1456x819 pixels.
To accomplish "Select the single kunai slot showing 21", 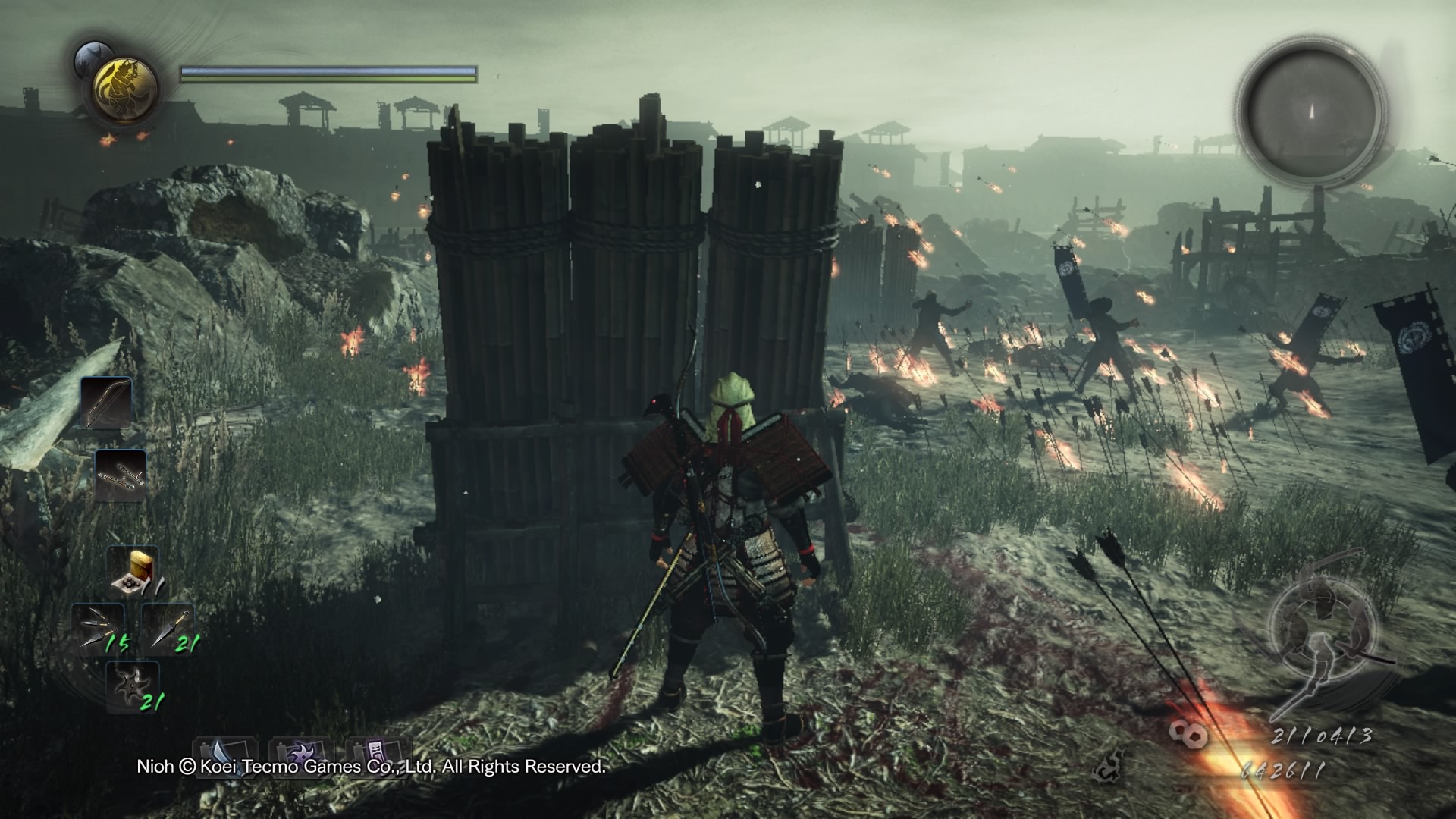I will click(167, 629).
